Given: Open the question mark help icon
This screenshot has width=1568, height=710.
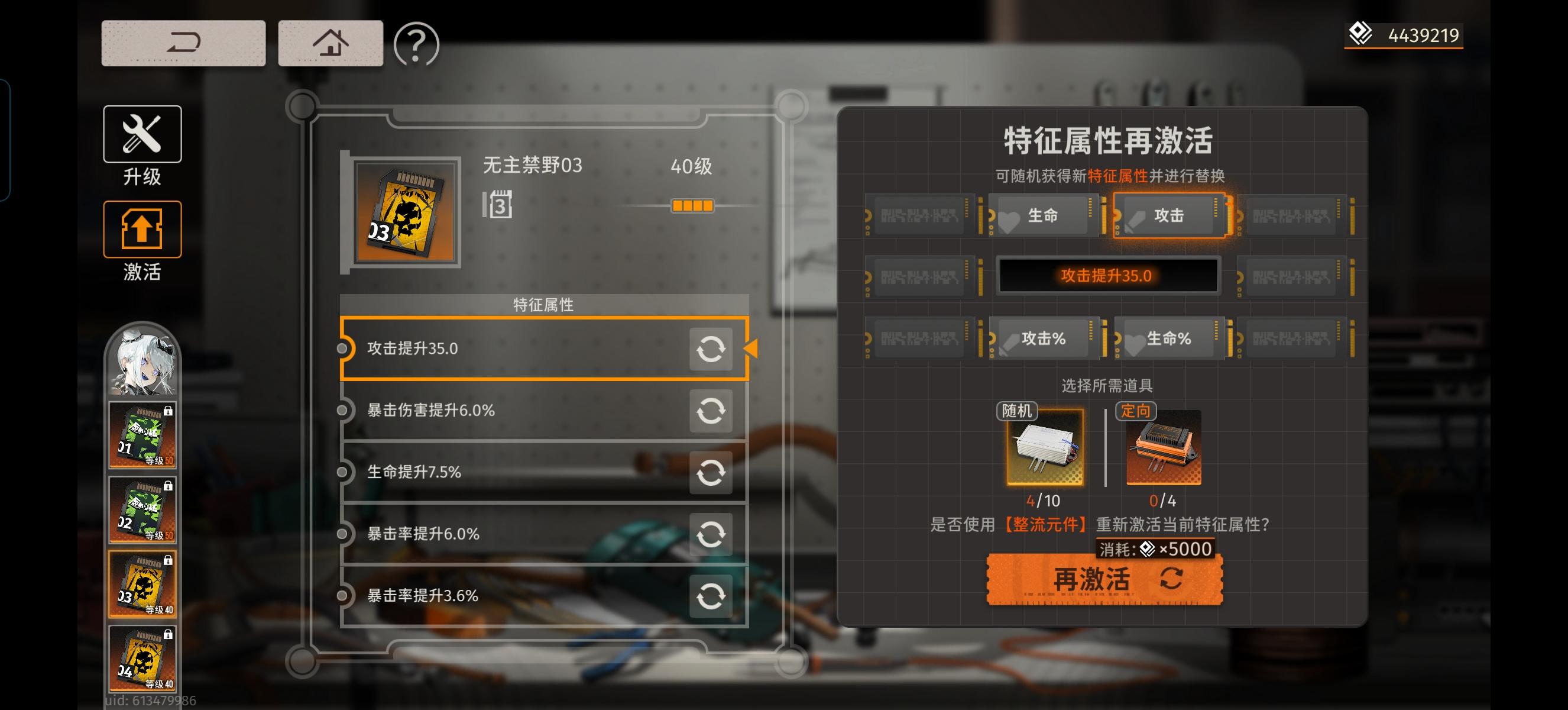Looking at the screenshot, I should (x=416, y=43).
